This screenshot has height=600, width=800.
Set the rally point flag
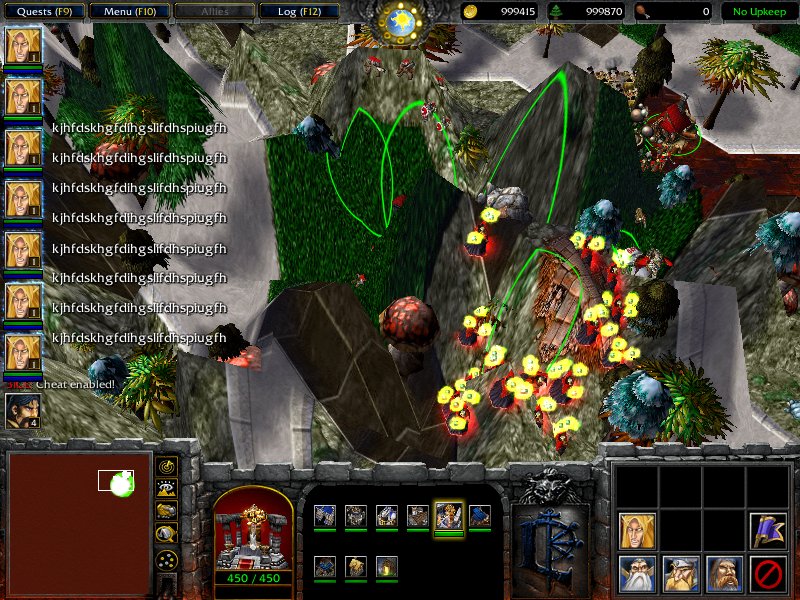point(767,530)
